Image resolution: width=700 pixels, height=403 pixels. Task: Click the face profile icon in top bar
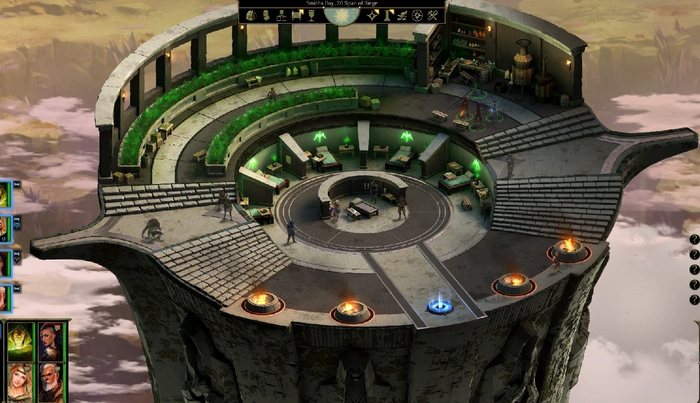click(x=266, y=15)
